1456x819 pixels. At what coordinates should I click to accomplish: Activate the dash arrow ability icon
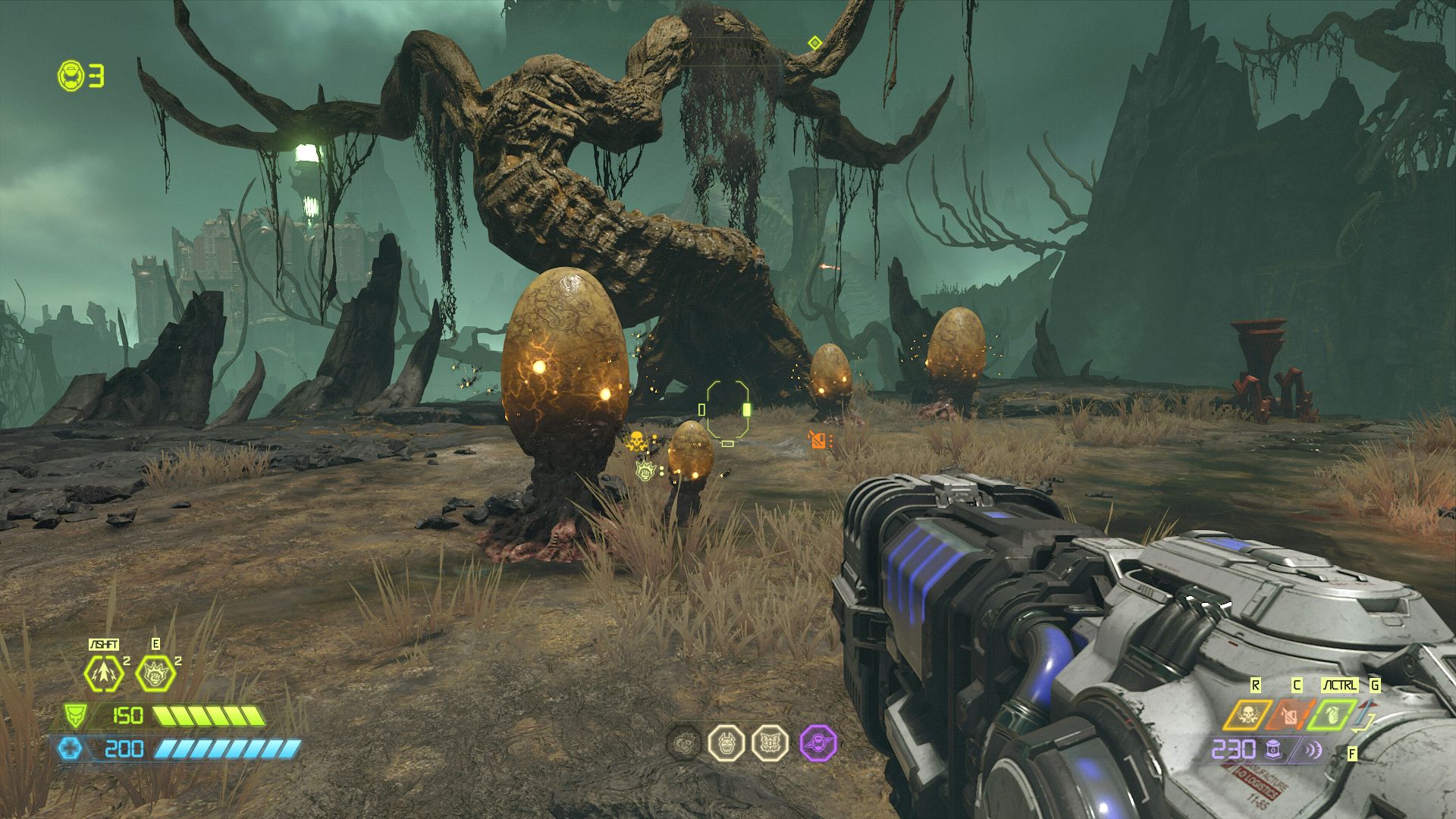(104, 673)
